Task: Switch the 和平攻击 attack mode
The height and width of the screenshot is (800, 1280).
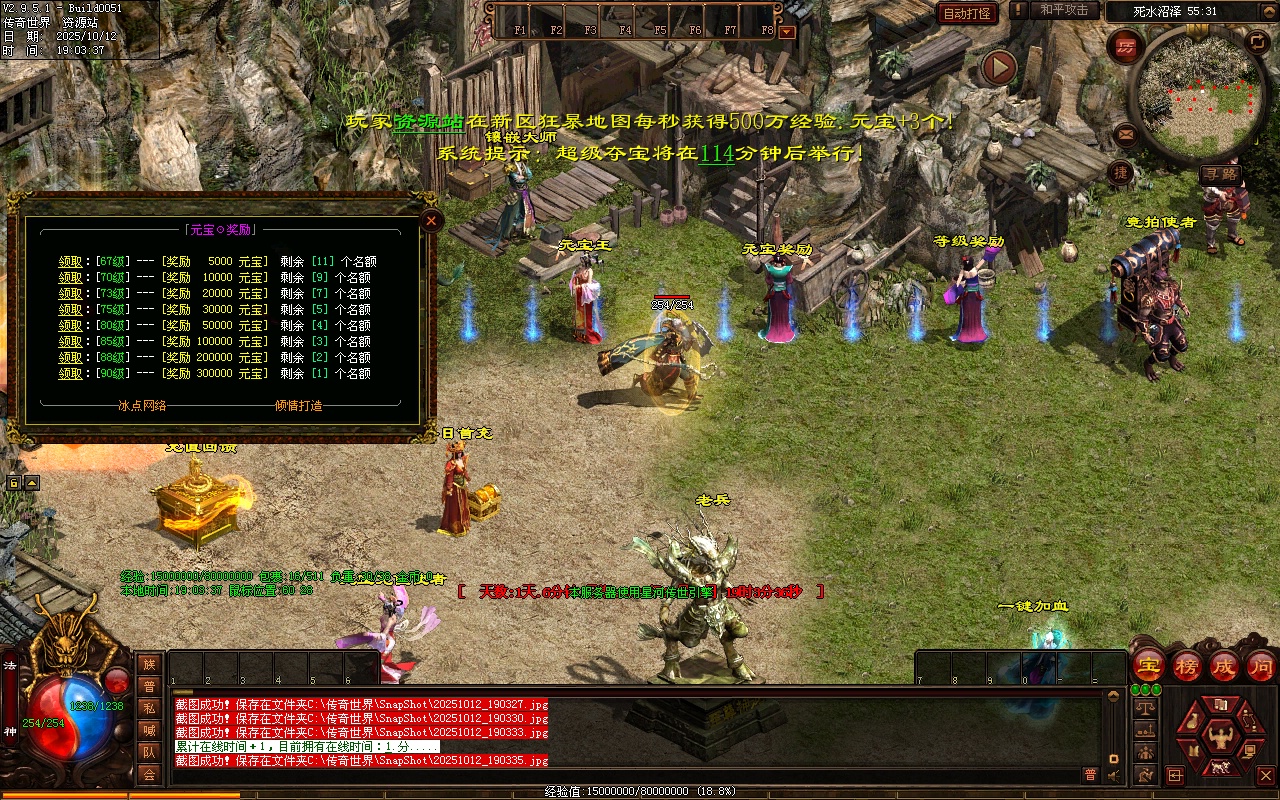Action: tap(1063, 10)
